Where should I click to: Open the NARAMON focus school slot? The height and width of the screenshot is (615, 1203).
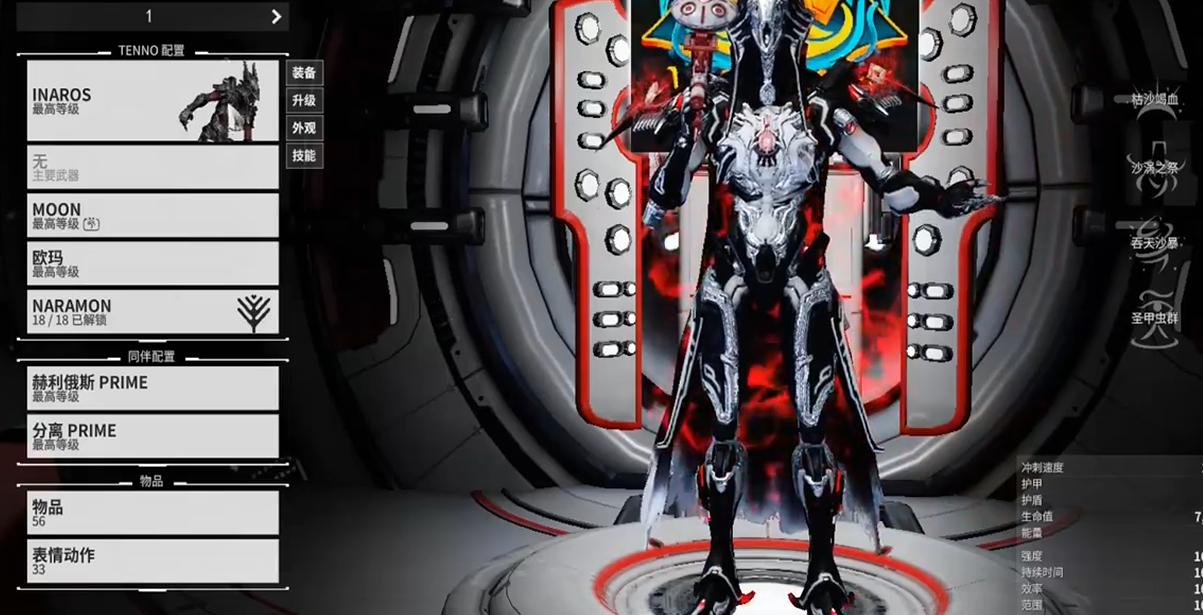[x=152, y=311]
